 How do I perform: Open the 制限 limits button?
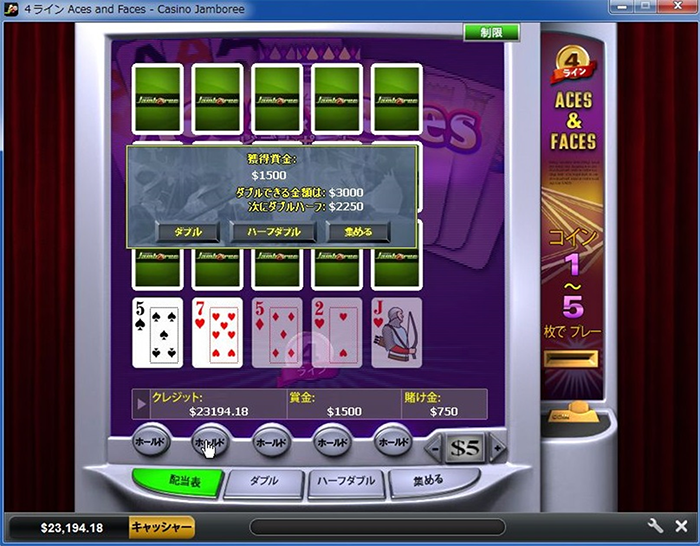click(x=491, y=33)
